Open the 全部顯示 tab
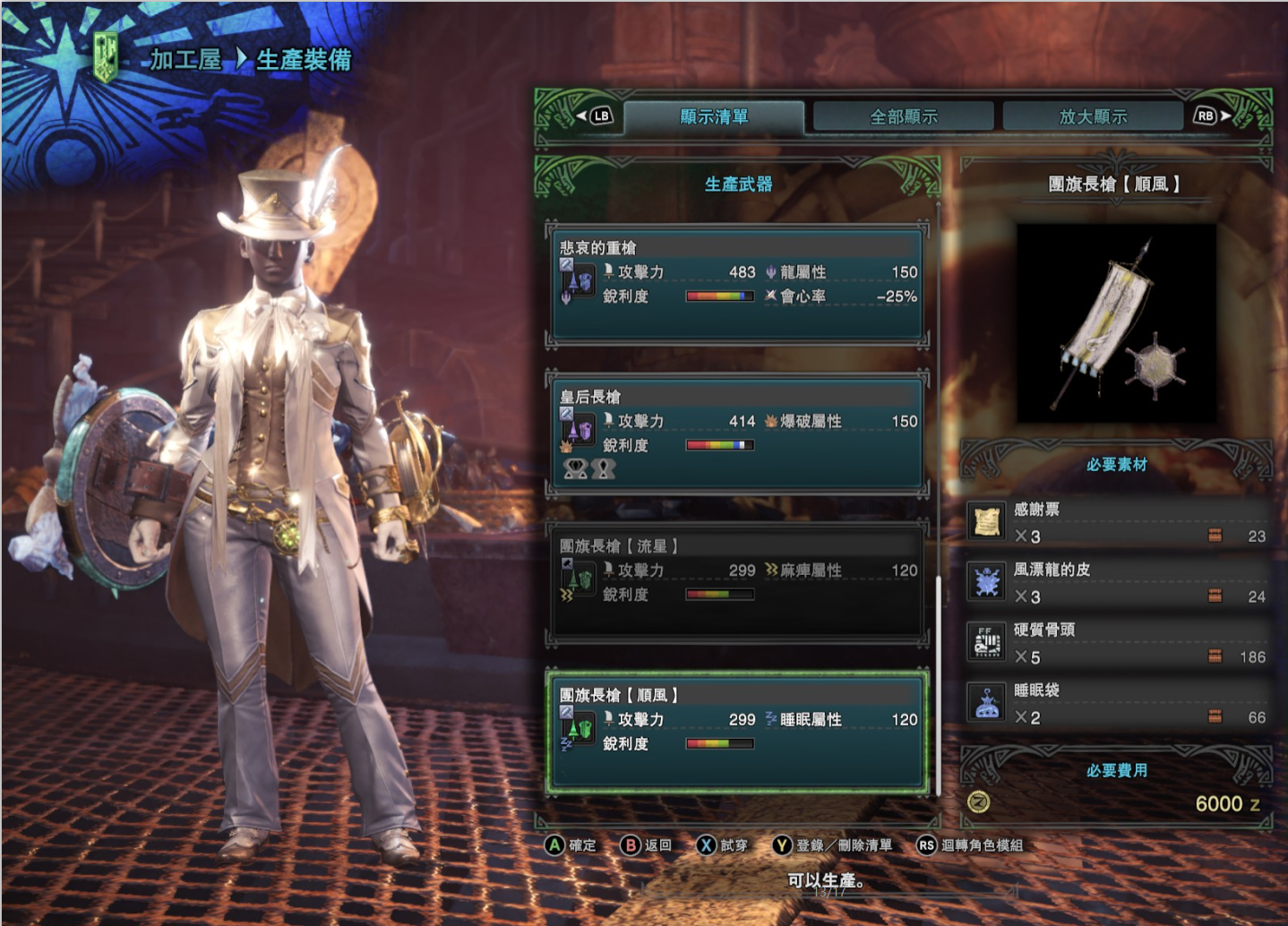The width and height of the screenshot is (1288, 926). coord(904,116)
